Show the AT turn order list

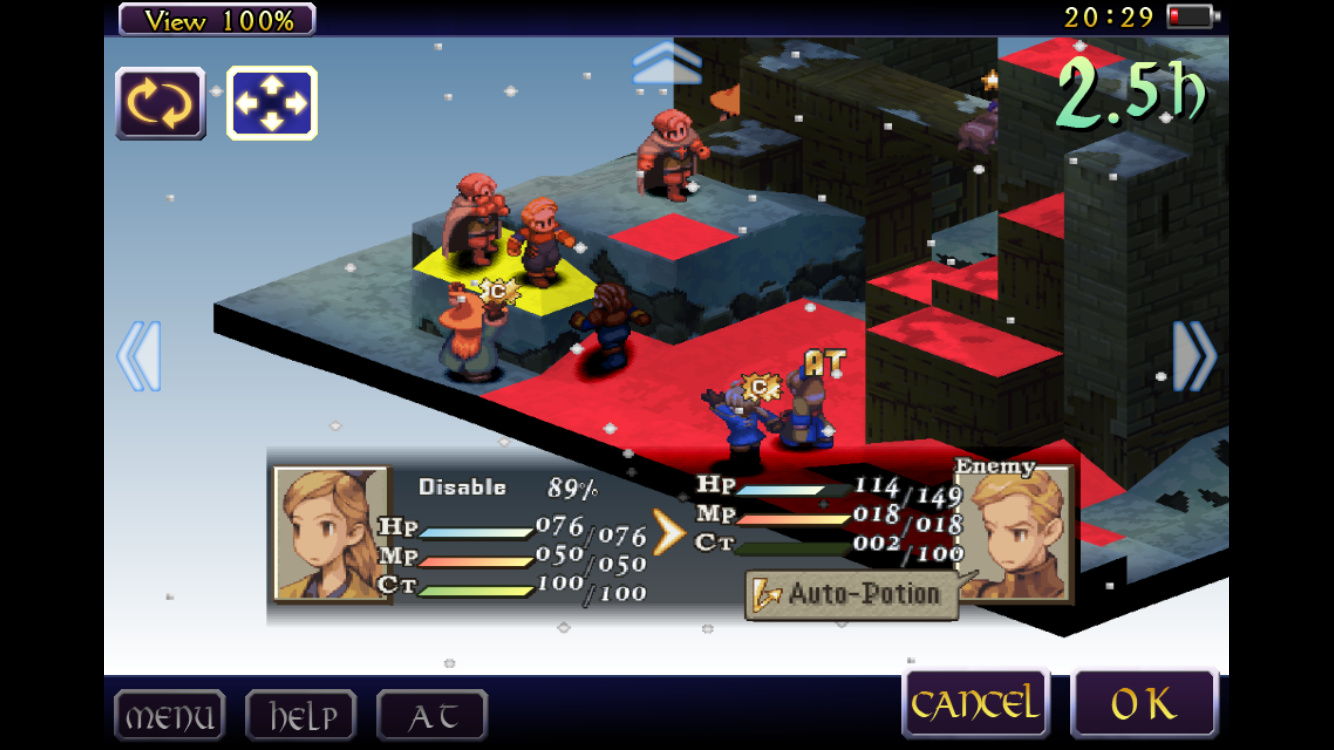(432, 716)
